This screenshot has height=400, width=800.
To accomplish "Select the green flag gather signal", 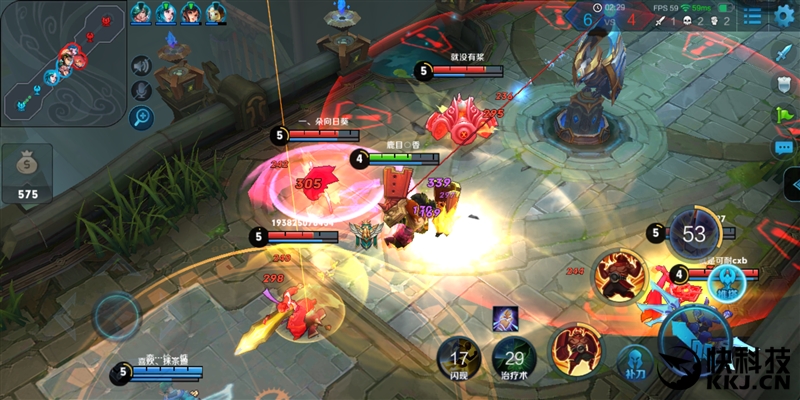I will 784,114.
